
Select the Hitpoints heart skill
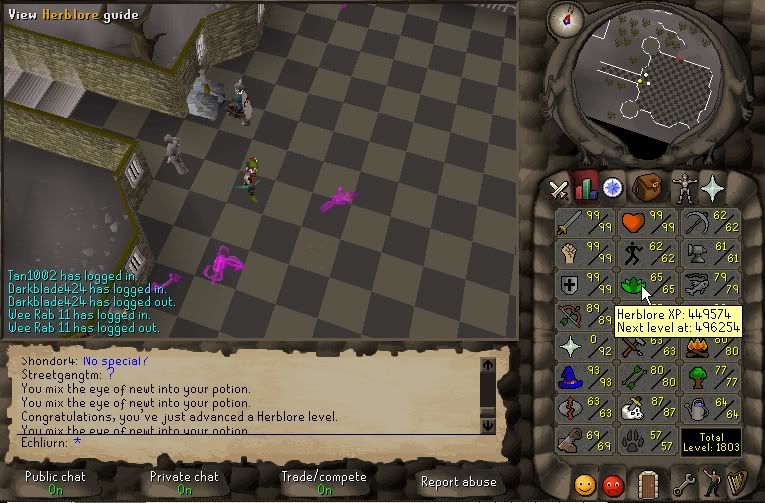tap(644, 221)
